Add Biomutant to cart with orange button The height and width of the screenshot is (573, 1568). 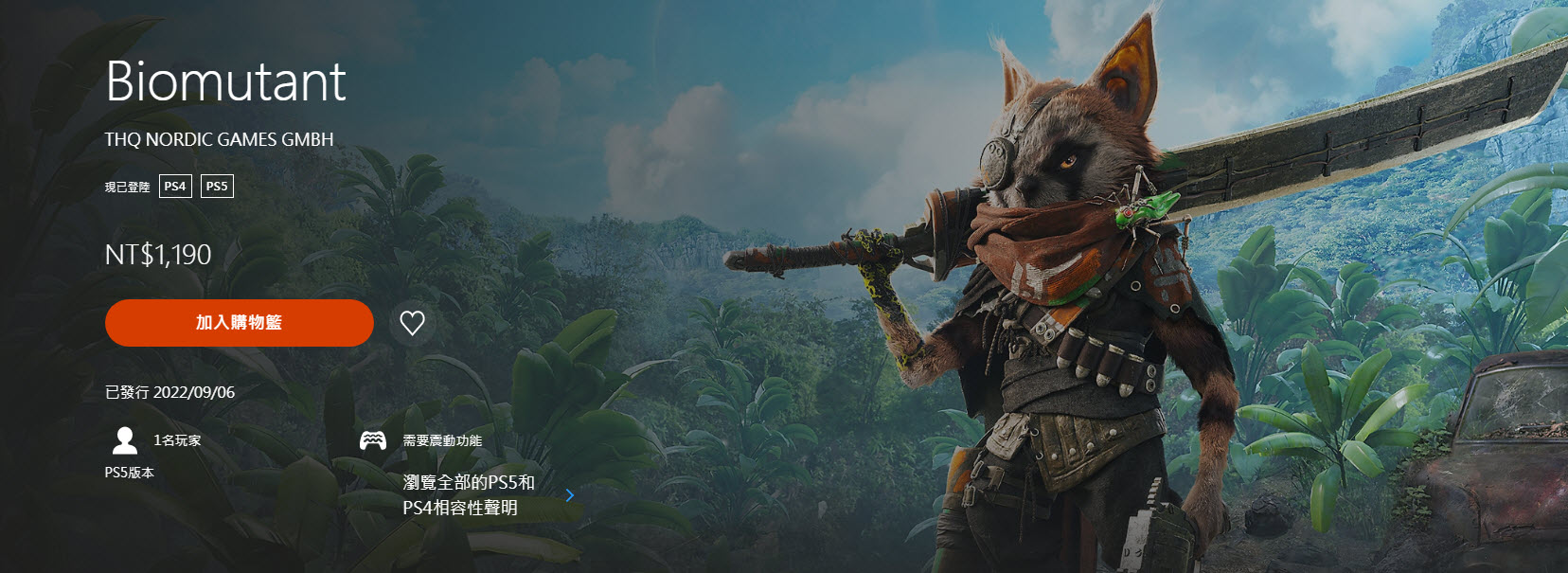[239, 323]
